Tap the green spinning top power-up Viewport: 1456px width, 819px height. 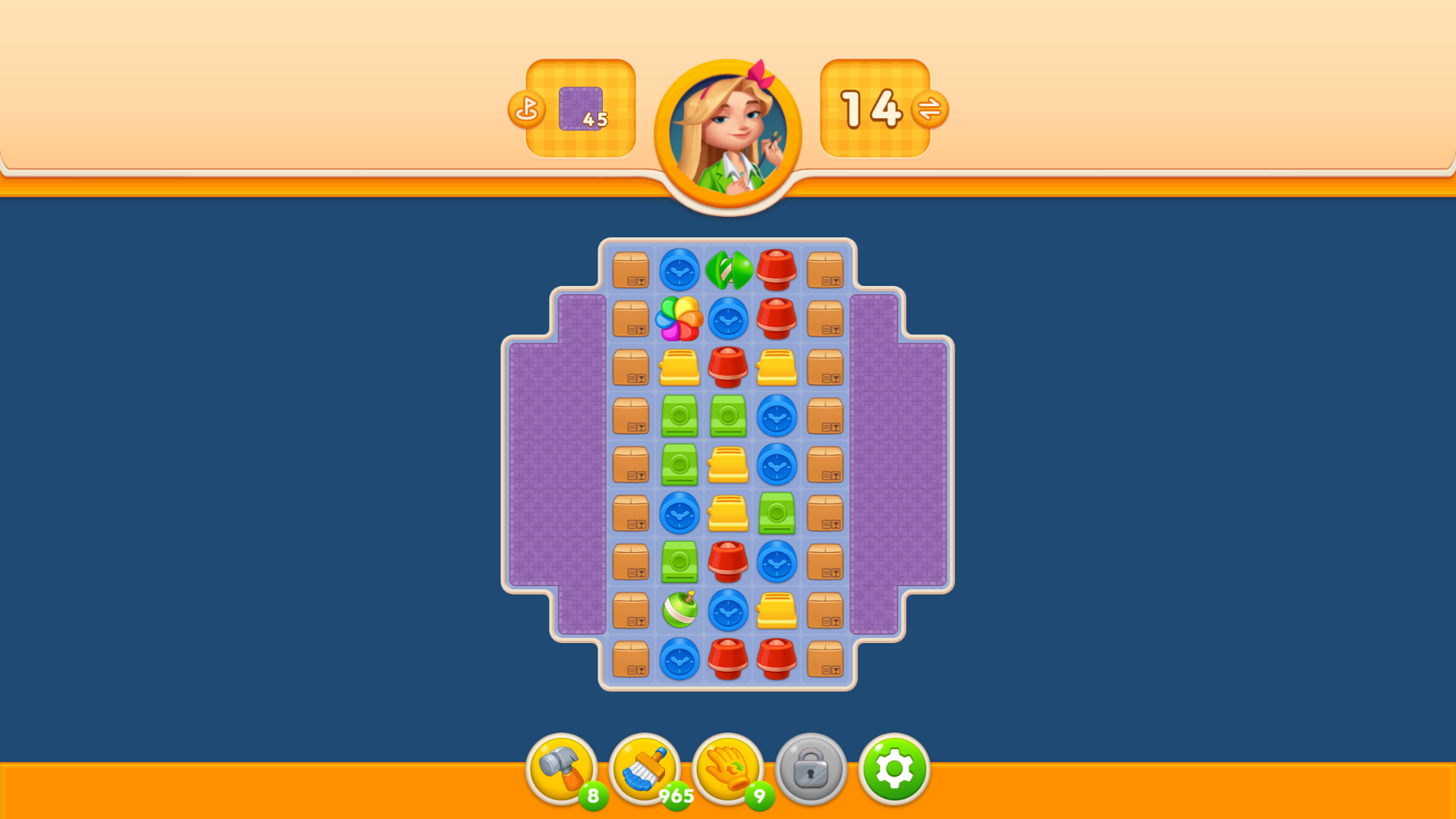point(681,610)
